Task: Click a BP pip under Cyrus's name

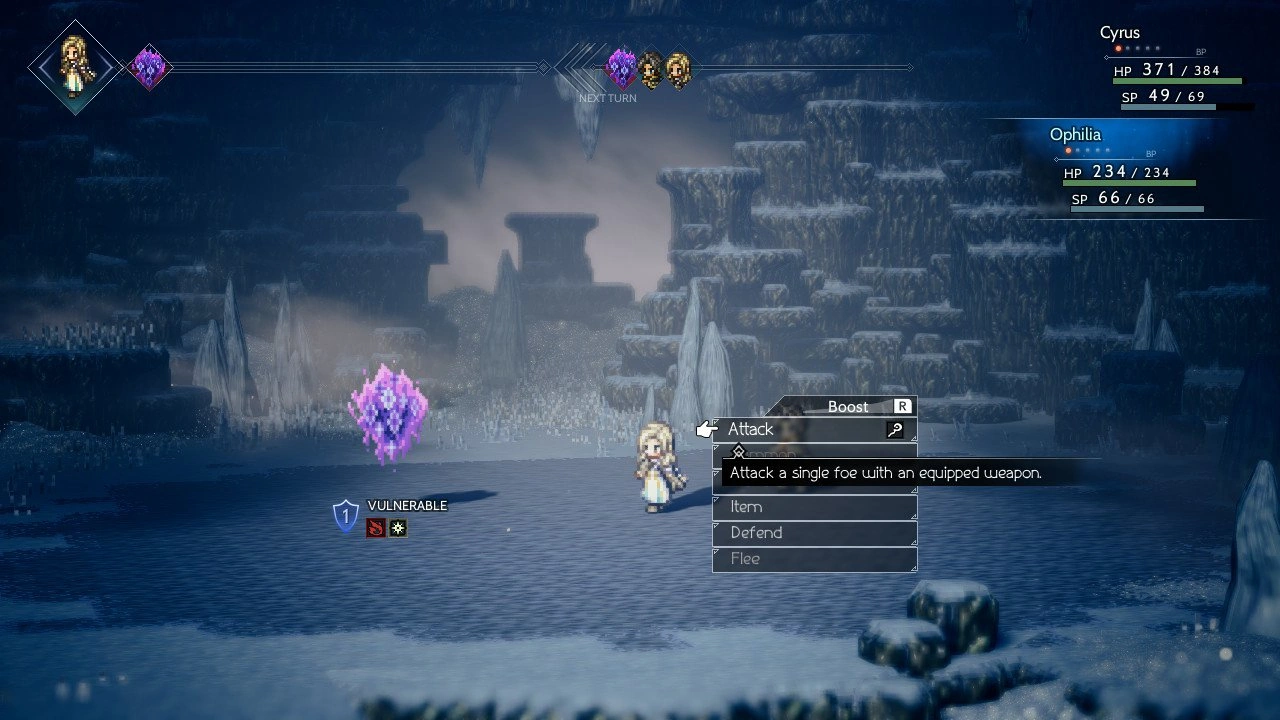Action: (1118, 48)
